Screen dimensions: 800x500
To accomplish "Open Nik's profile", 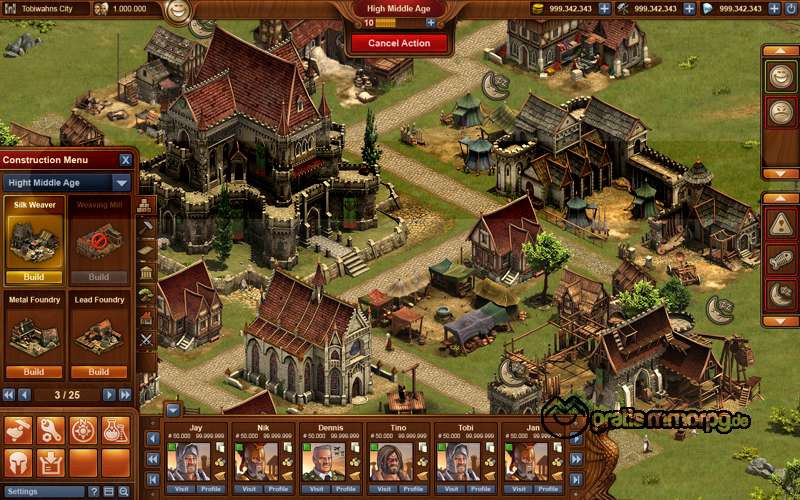I will (x=278, y=489).
